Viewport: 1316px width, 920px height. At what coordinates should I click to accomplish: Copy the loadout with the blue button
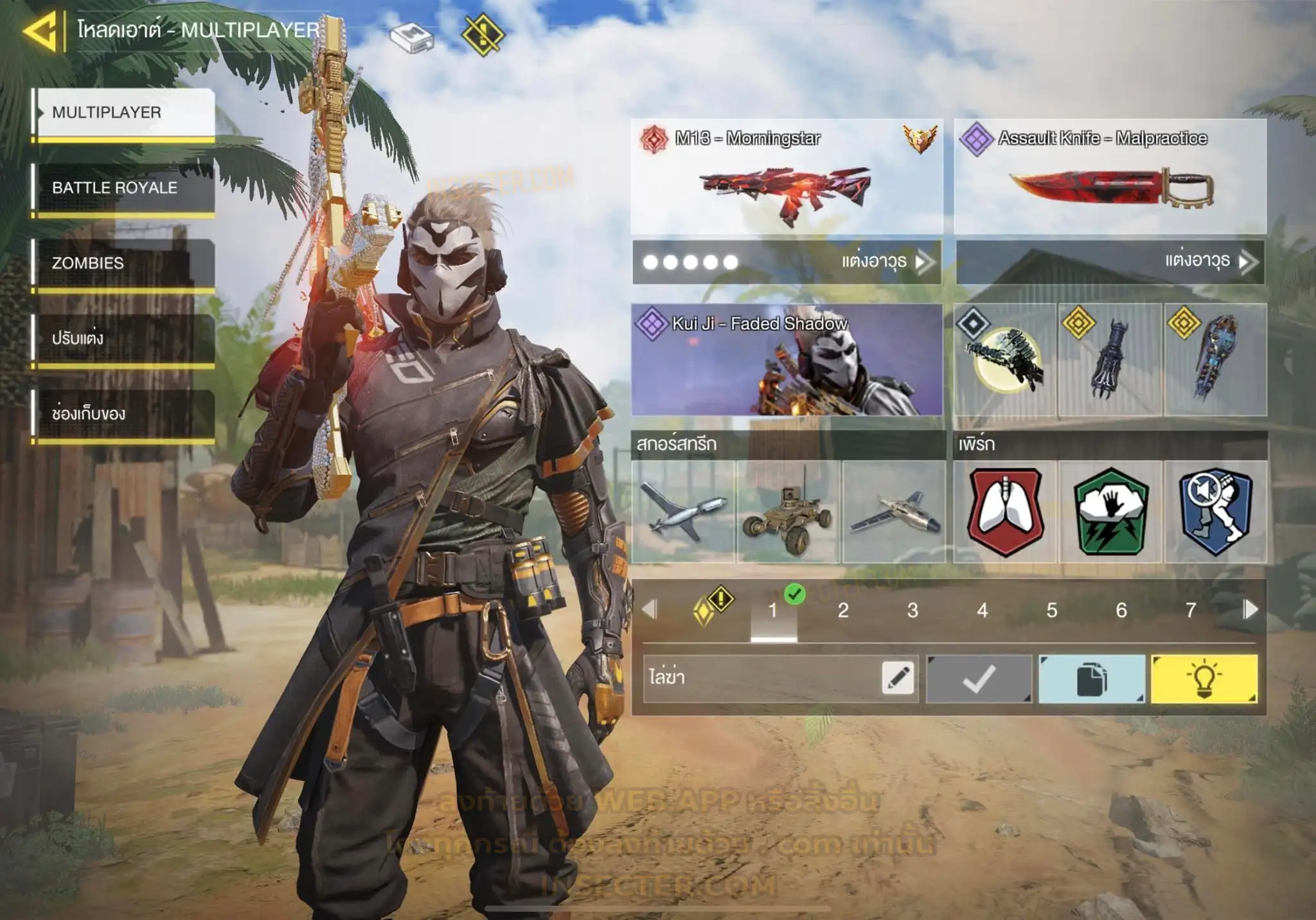(1091, 679)
